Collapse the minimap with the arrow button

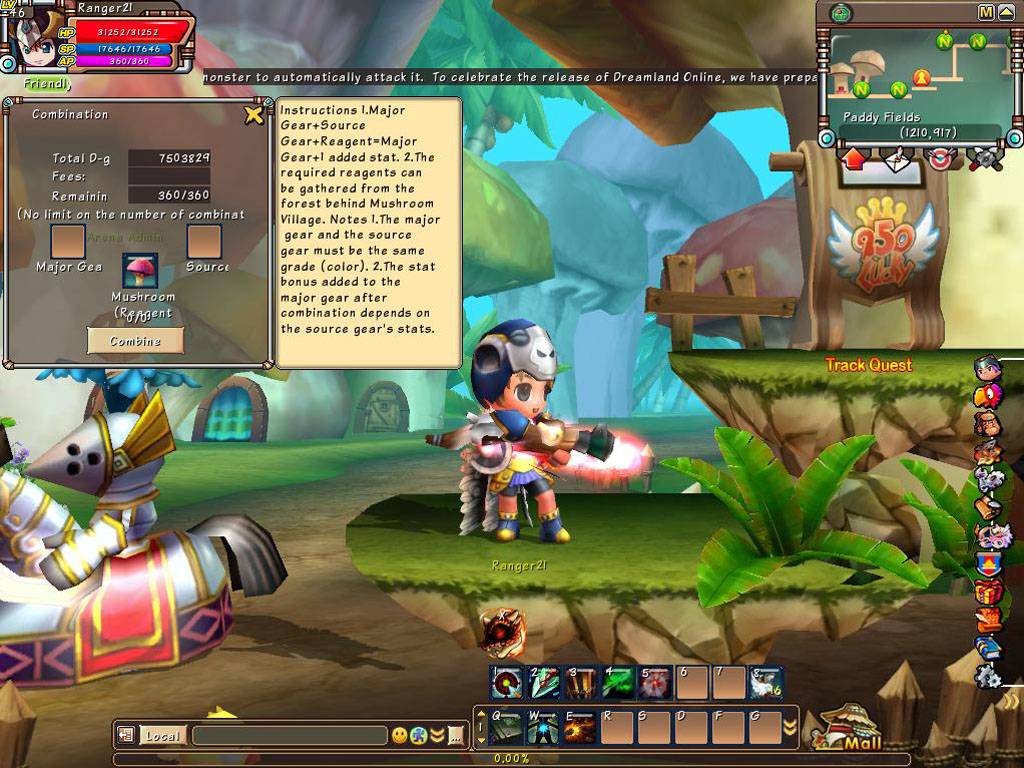click(1006, 12)
